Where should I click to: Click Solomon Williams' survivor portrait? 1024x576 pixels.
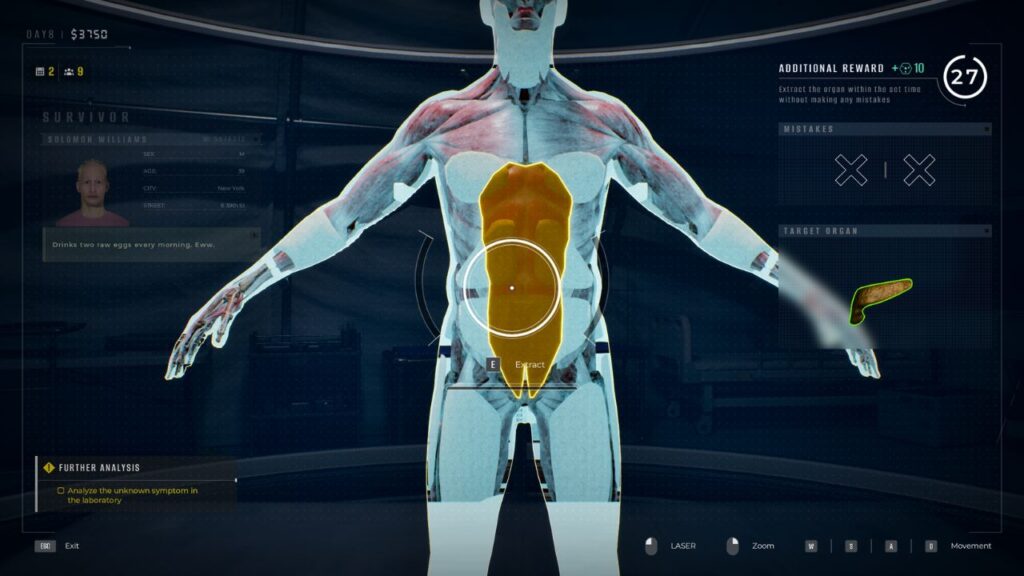tap(92, 192)
